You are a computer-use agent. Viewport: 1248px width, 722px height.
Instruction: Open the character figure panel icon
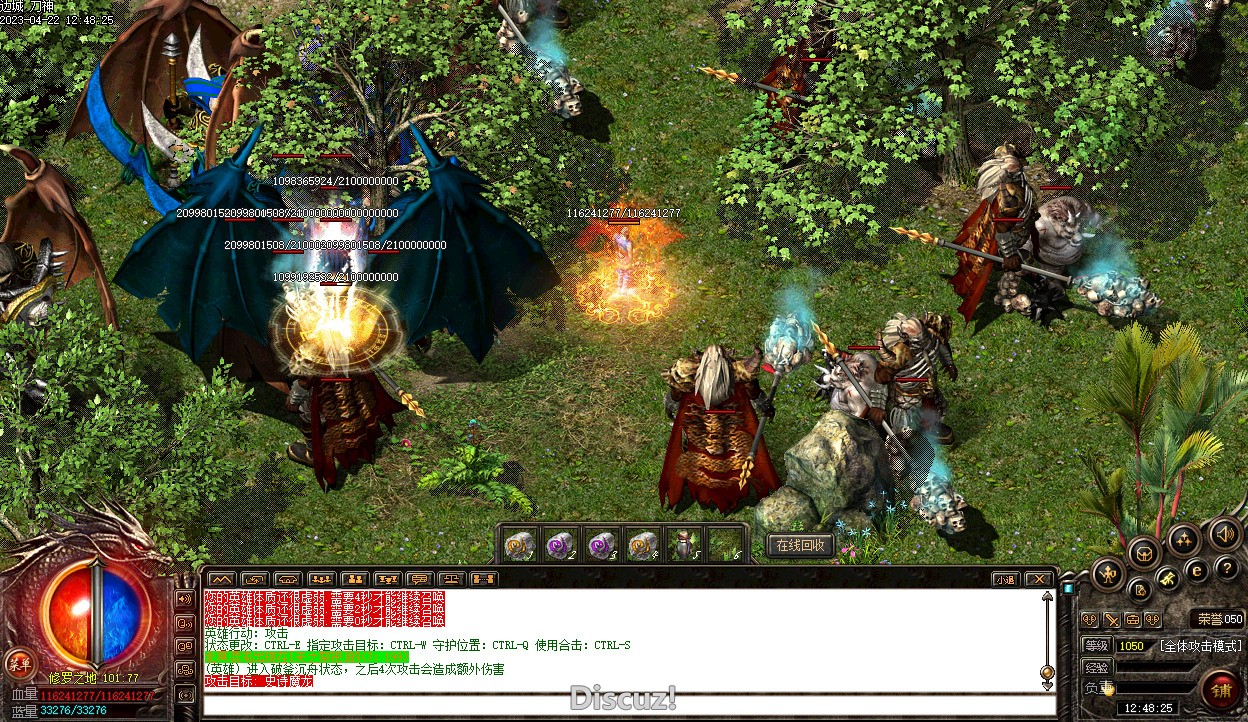pos(1108,573)
